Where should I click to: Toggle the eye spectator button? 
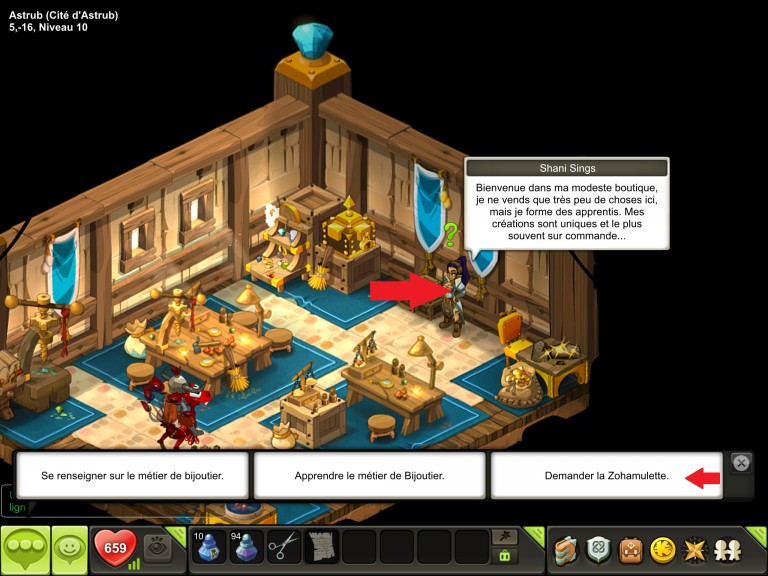[x=156, y=547]
